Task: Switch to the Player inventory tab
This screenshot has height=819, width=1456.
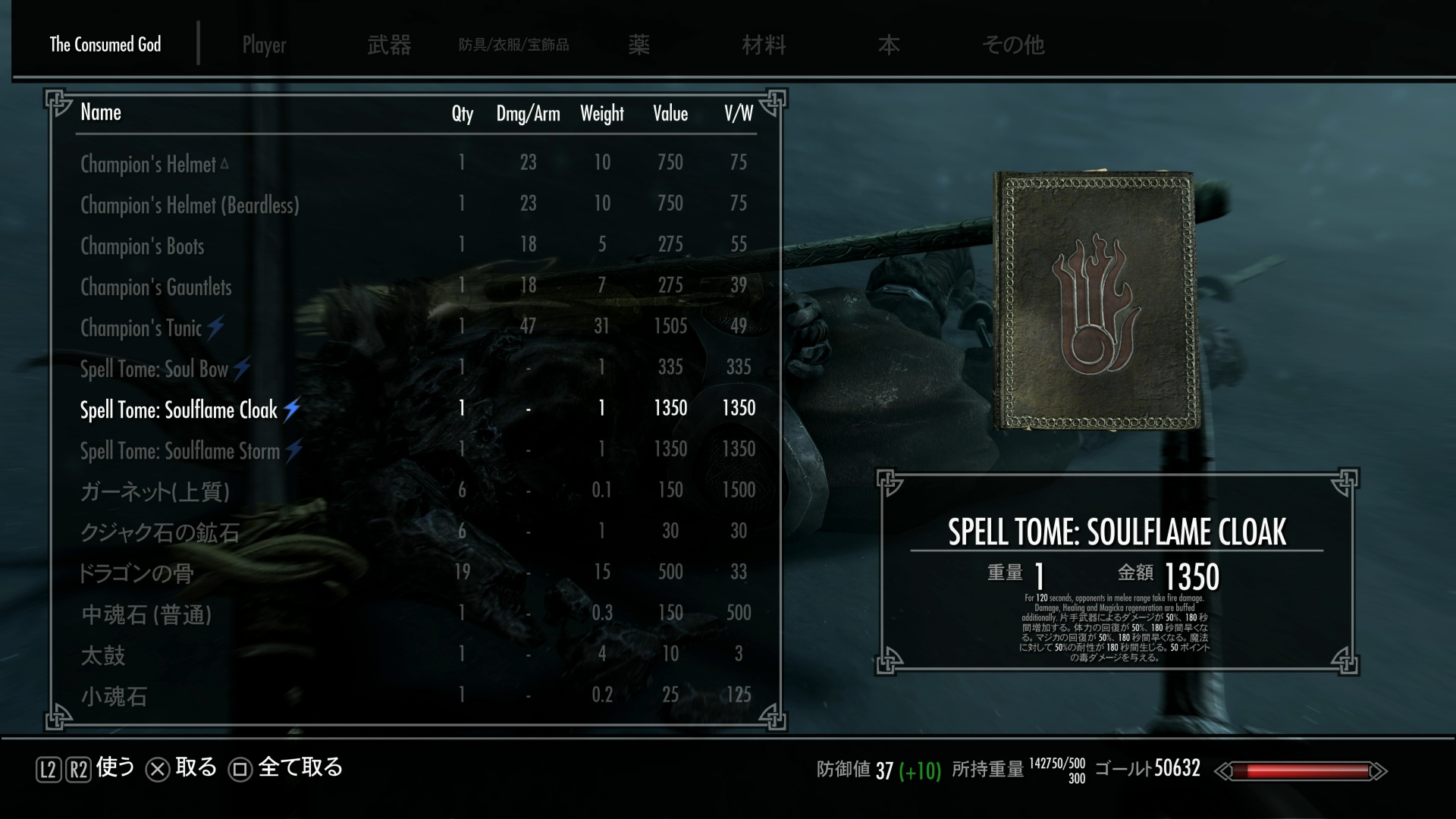Action: (264, 45)
